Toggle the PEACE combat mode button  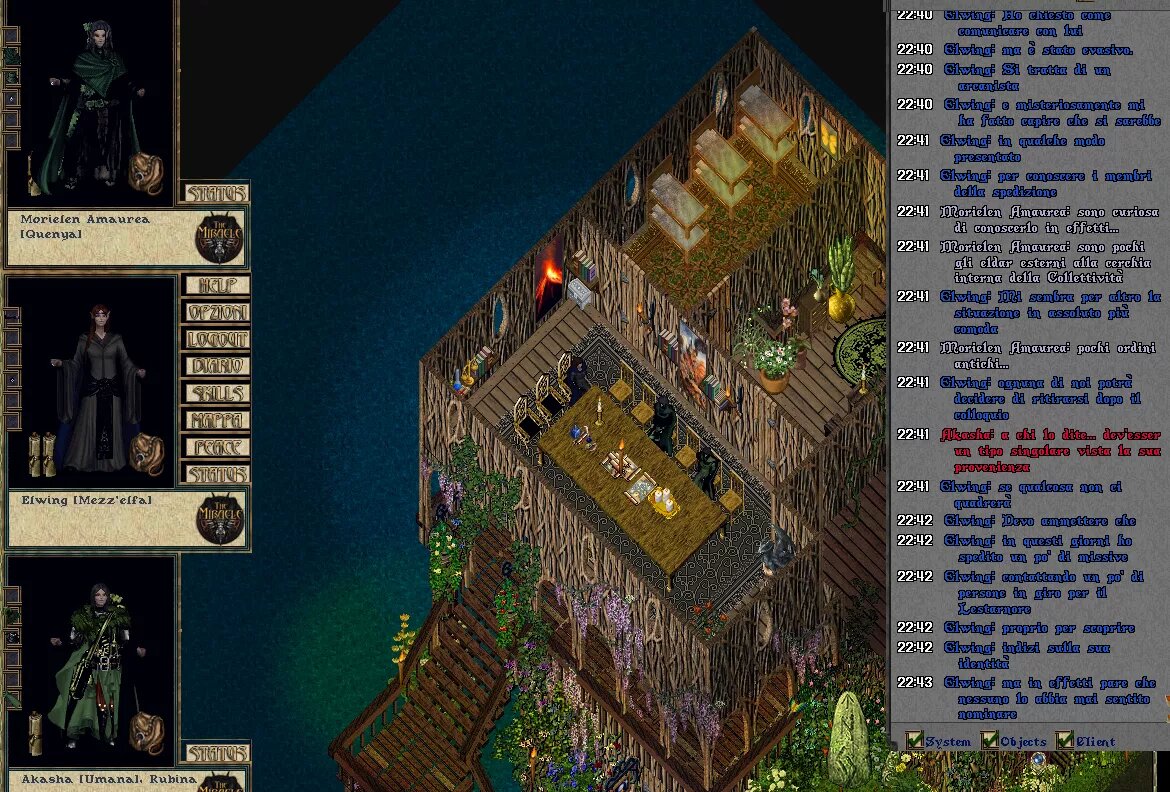(215, 448)
